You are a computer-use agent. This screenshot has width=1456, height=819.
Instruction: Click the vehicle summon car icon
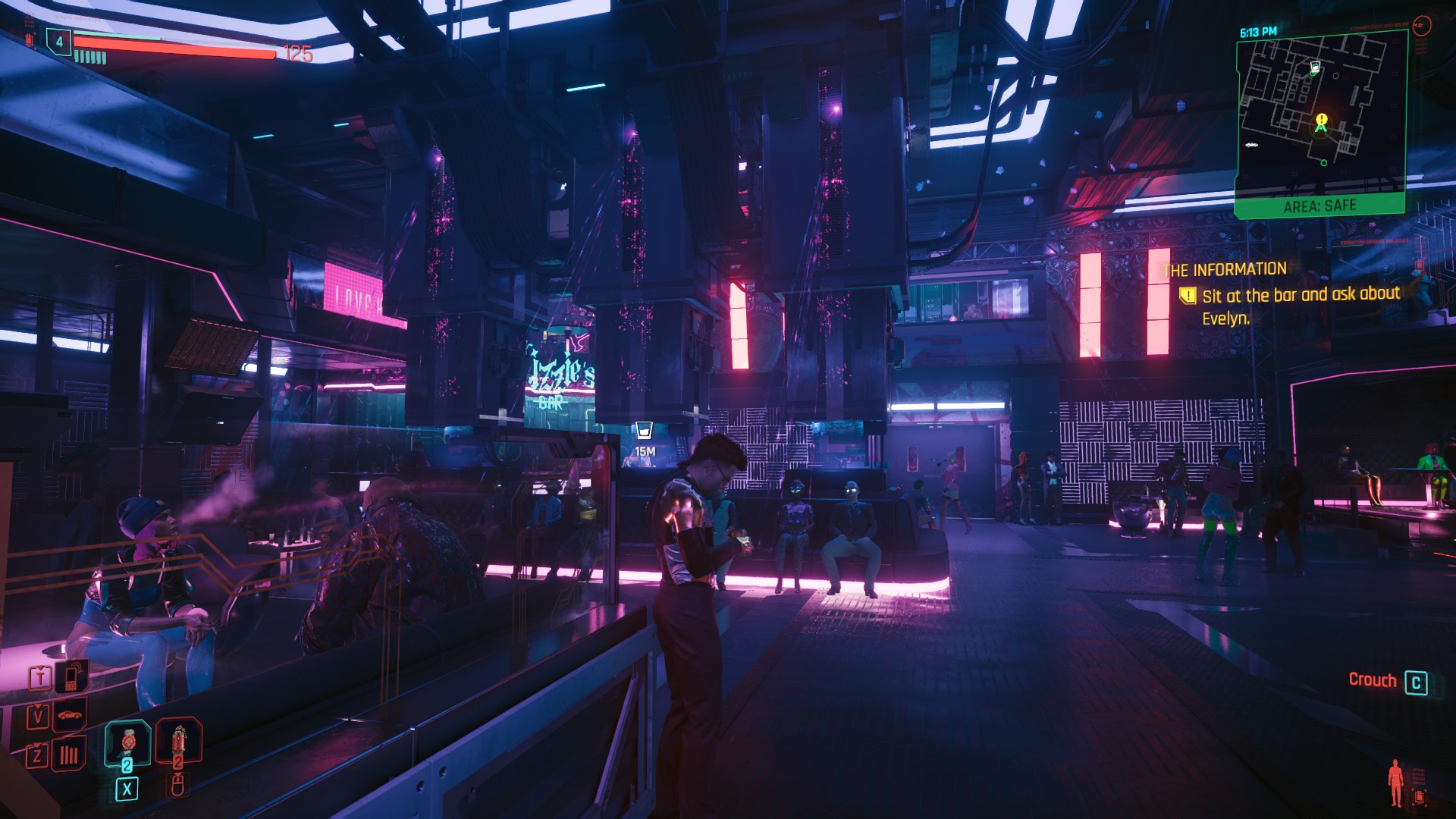click(x=69, y=715)
